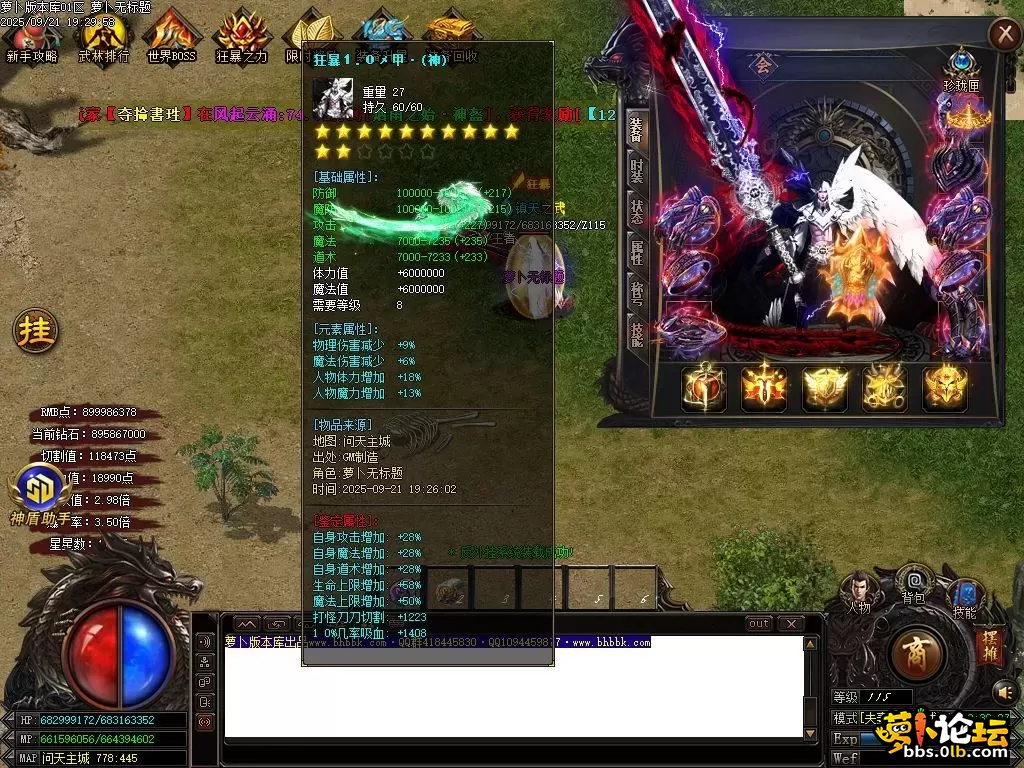1024x768 pixels.
Task: Close the character equipment panel
Action: pos(1003,34)
